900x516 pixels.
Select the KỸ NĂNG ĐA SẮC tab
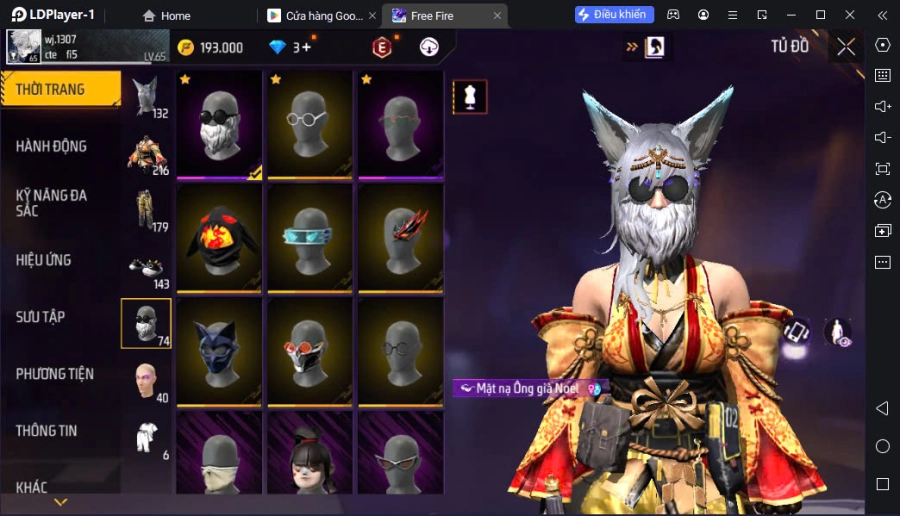pos(60,202)
